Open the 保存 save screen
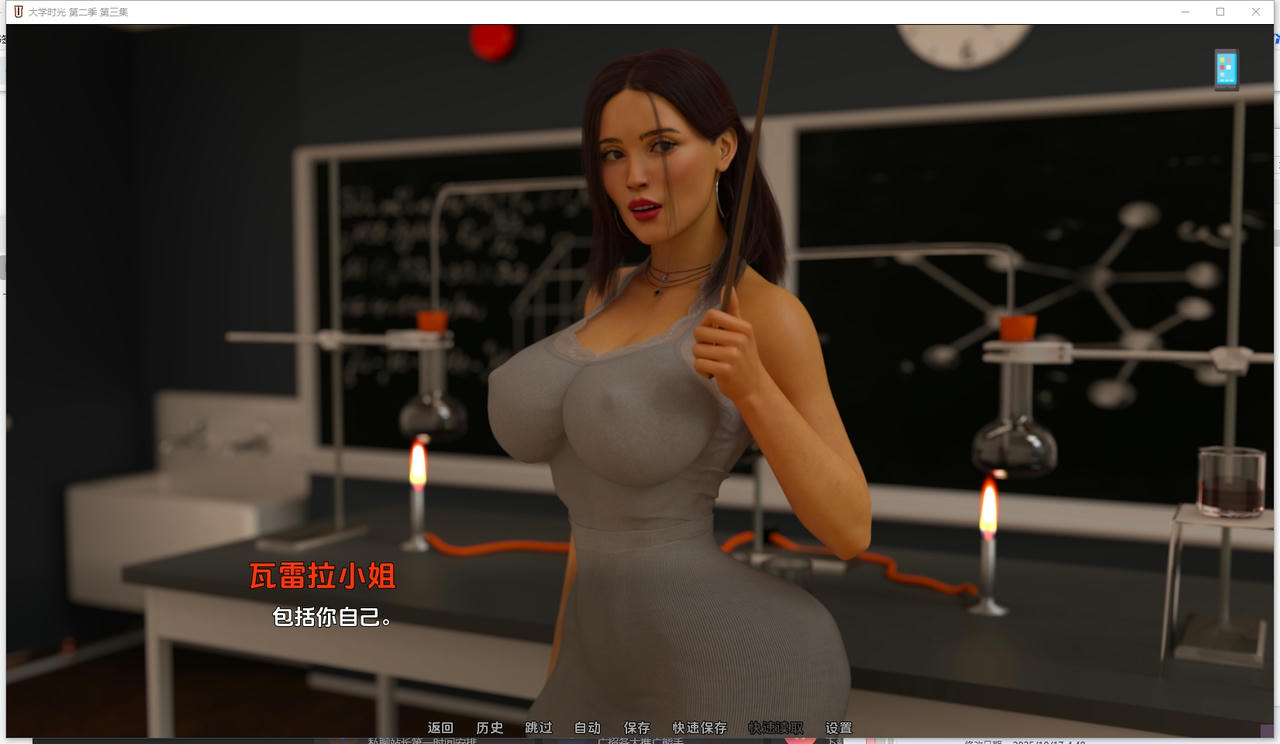1280x744 pixels. [637, 727]
